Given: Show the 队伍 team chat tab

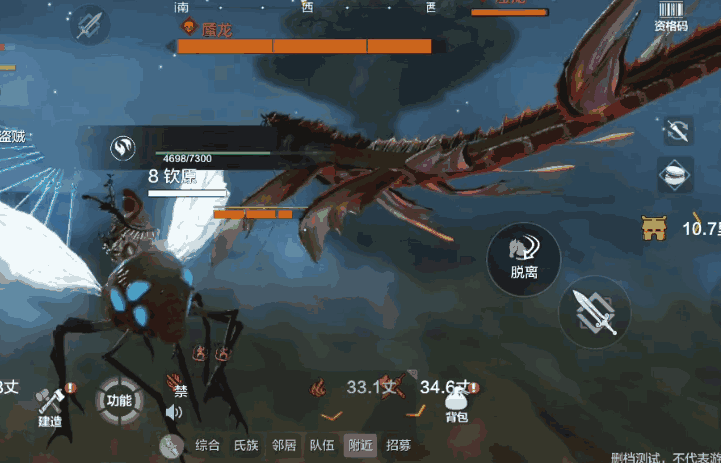Looking at the screenshot, I should pyautogui.click(x=322, y=446).
